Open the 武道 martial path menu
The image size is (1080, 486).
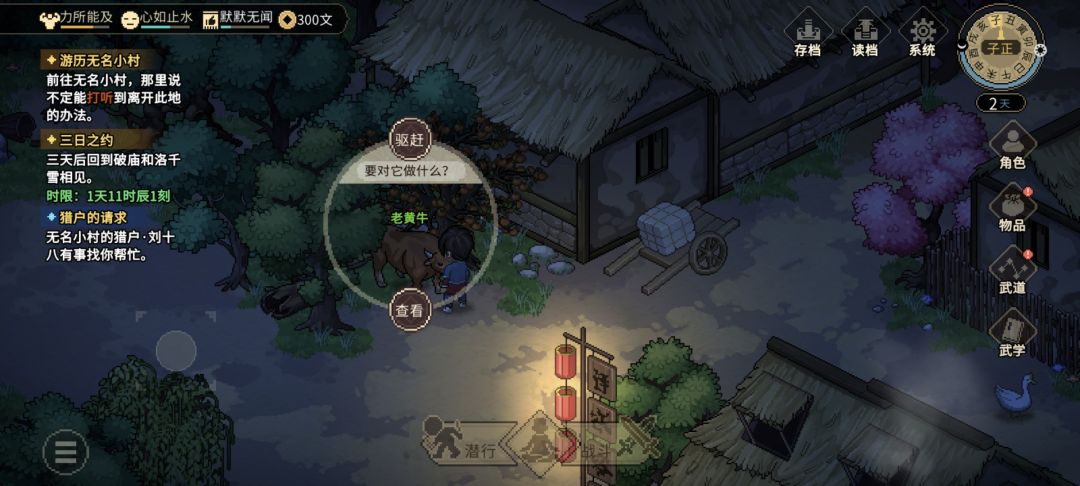(x=1012, y=271)
